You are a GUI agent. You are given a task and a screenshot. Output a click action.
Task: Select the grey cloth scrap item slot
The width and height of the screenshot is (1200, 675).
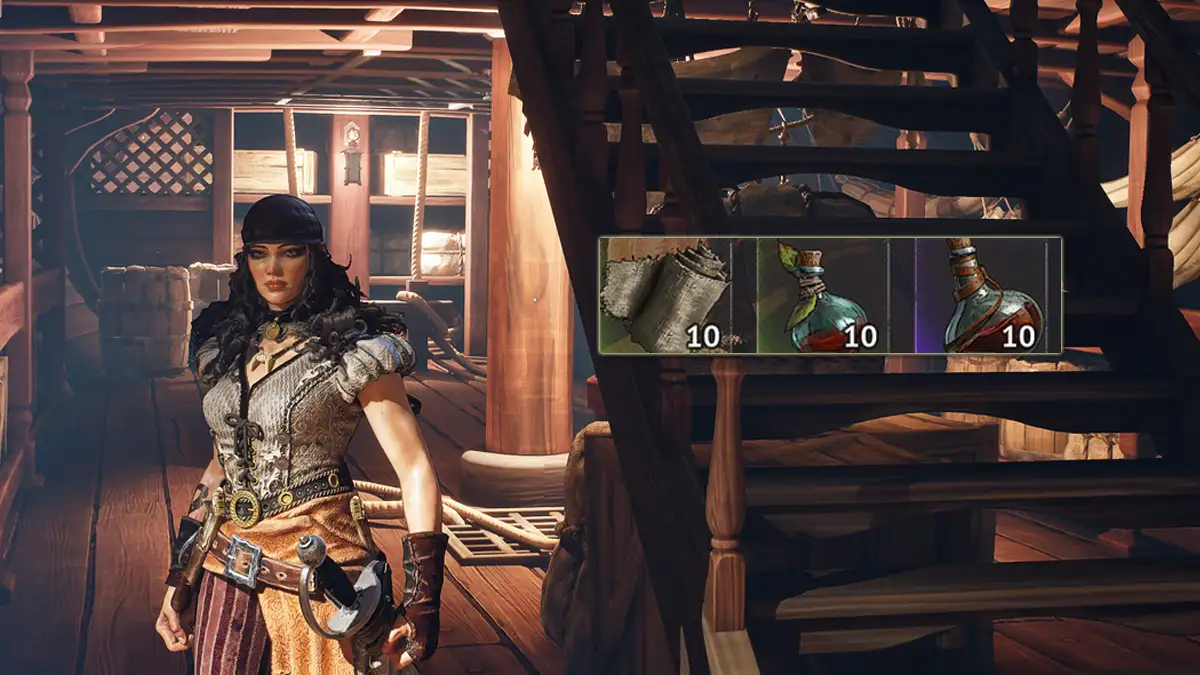[666, 295]
